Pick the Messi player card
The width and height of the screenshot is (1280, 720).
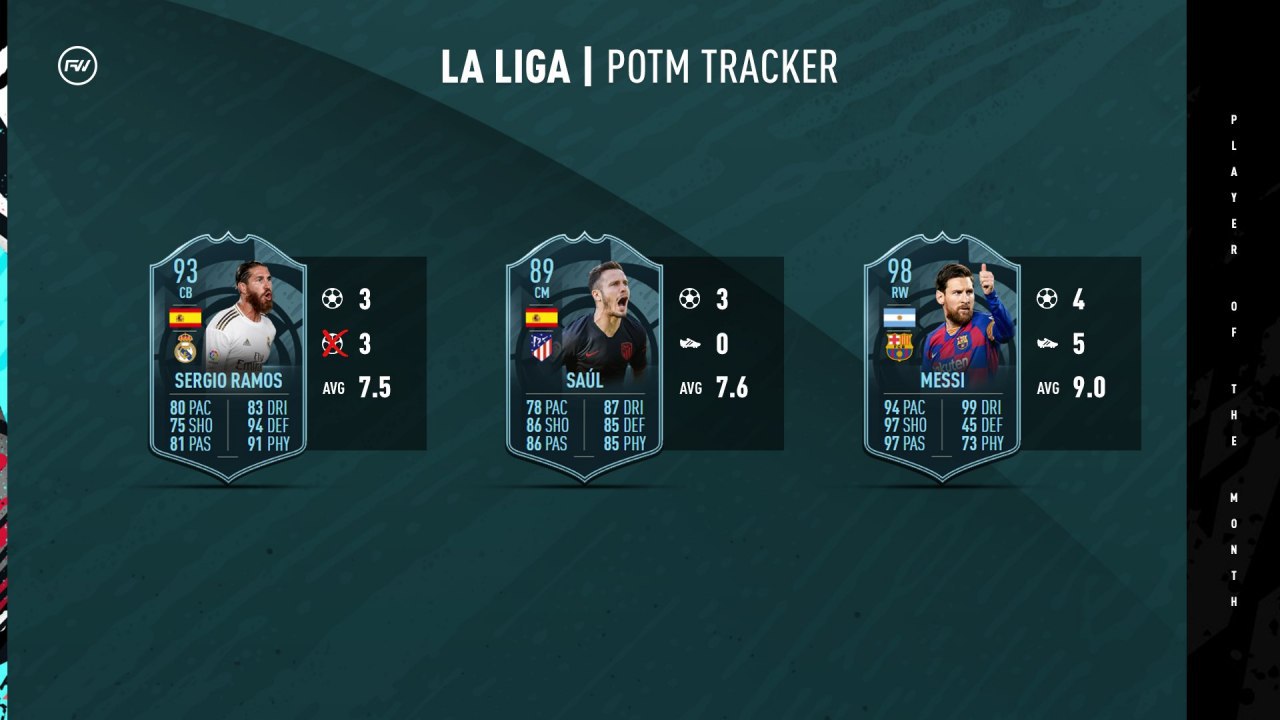(942, 357)
